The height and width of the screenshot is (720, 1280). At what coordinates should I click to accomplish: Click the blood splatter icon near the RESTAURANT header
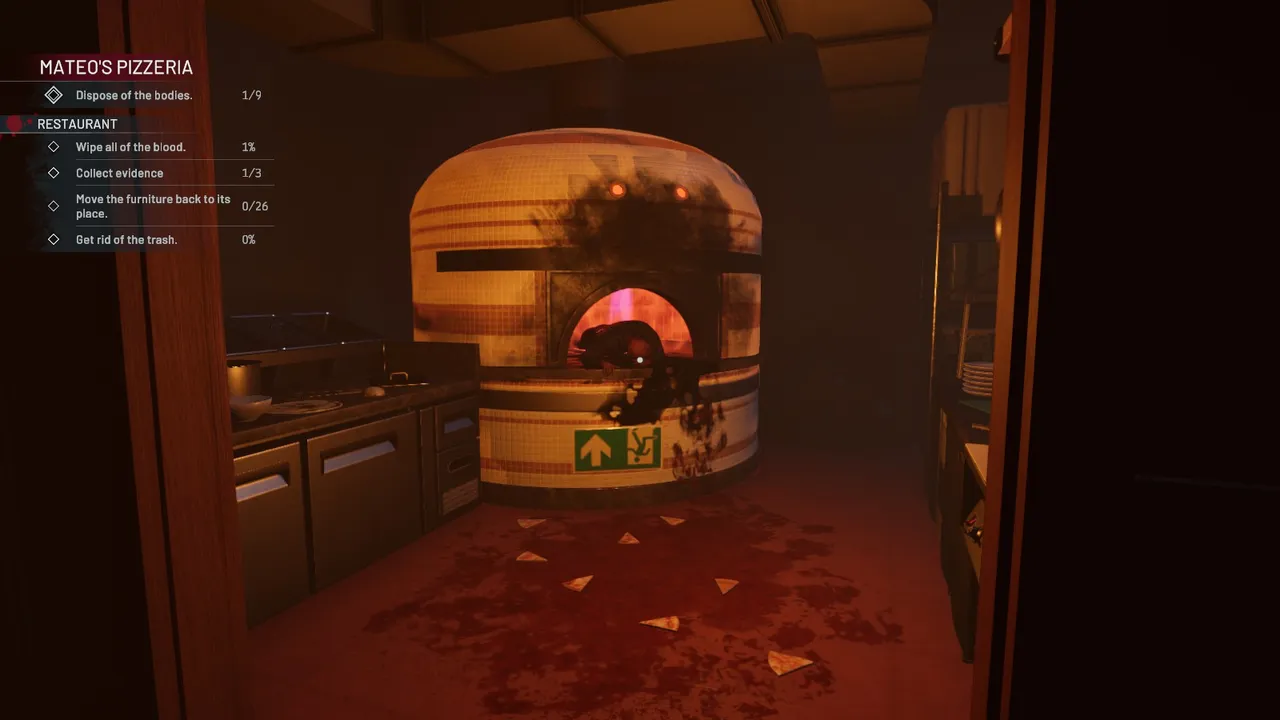click(14, 123)
